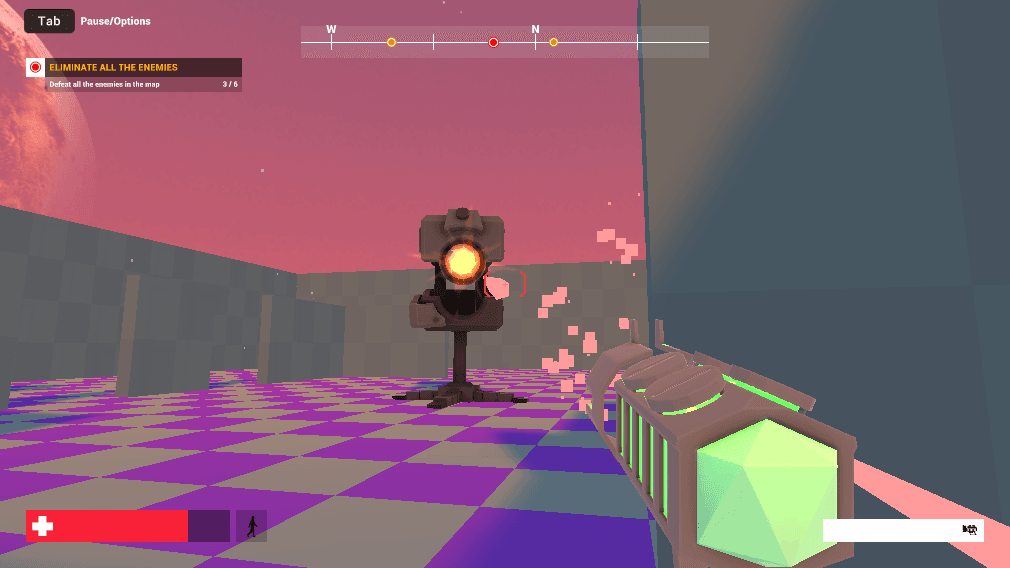Viewport: 1010px width, 568px height.
Task: Click the red enemy marker on compass
Action: (493, 42)
